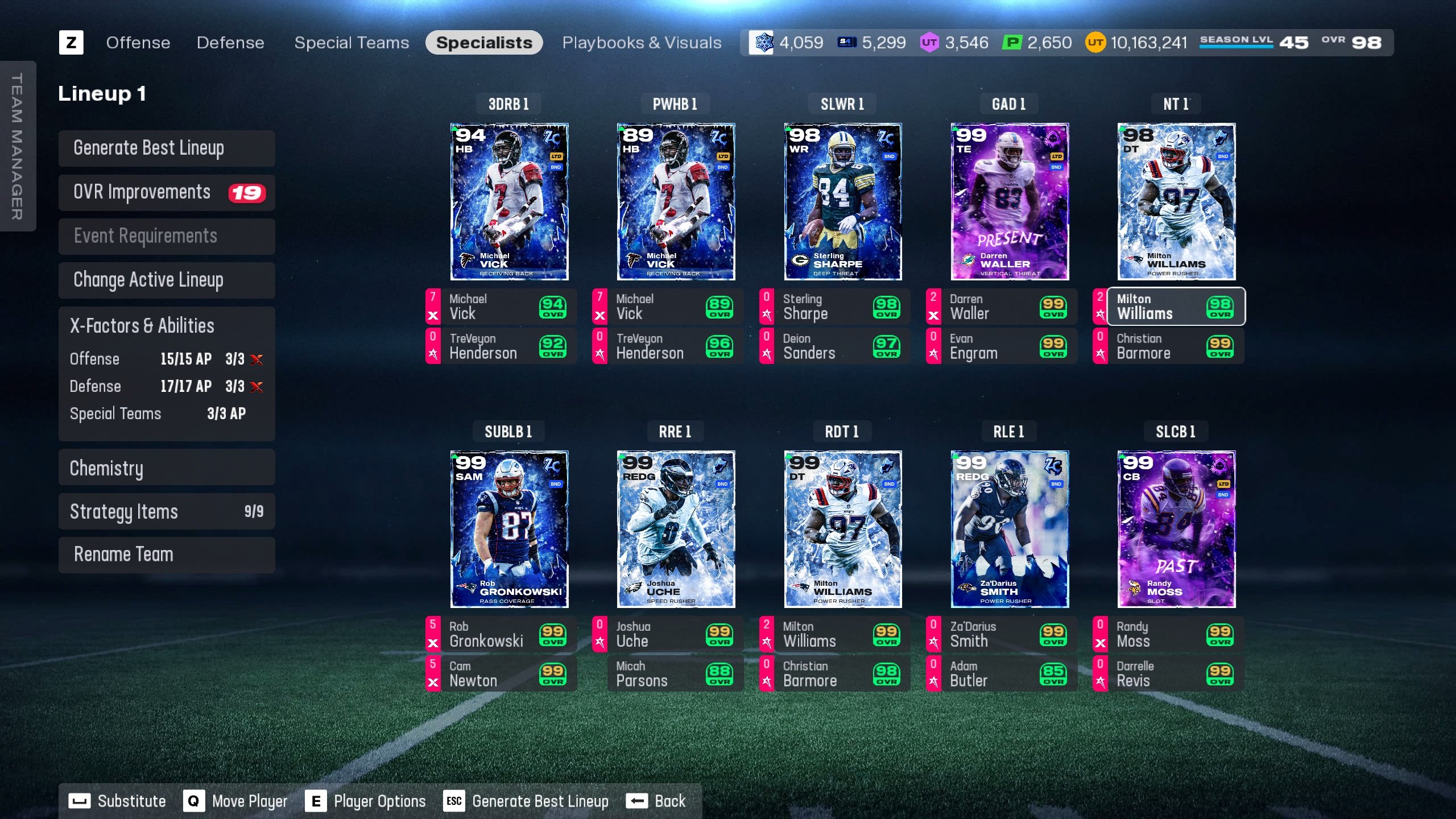Go to Playbooks & Visuals tab
1456x819 pixels.
coord(642,43)
